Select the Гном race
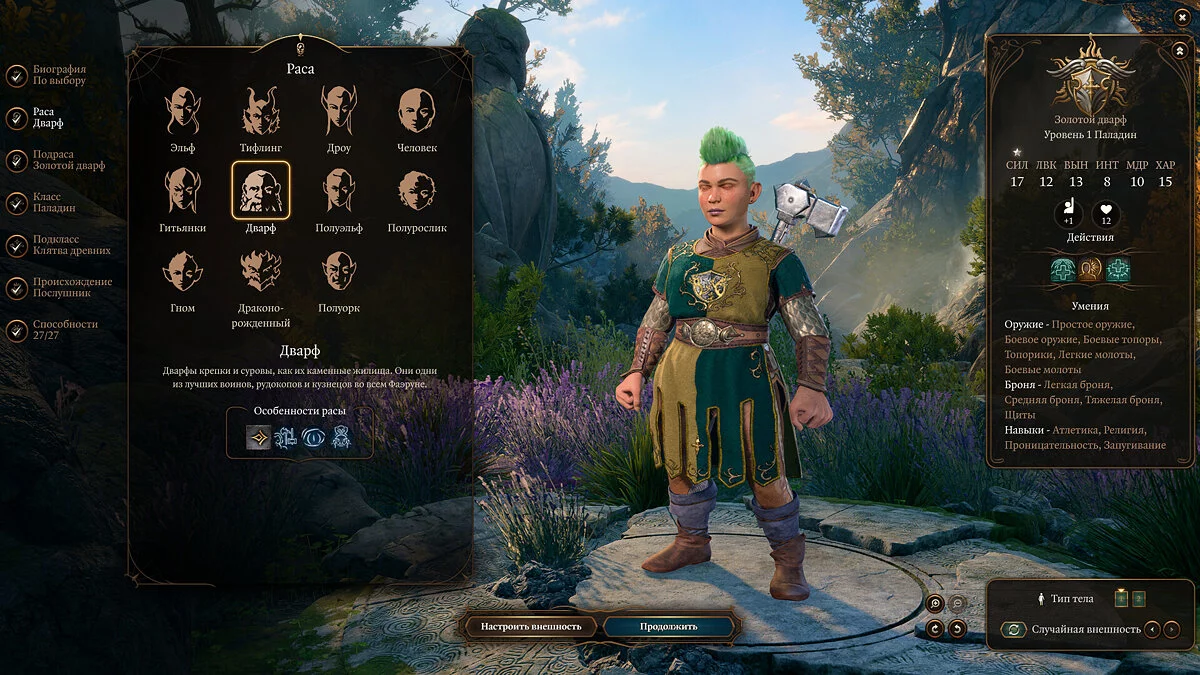The height and width of the screenshot is (675, 1200). 182,271
